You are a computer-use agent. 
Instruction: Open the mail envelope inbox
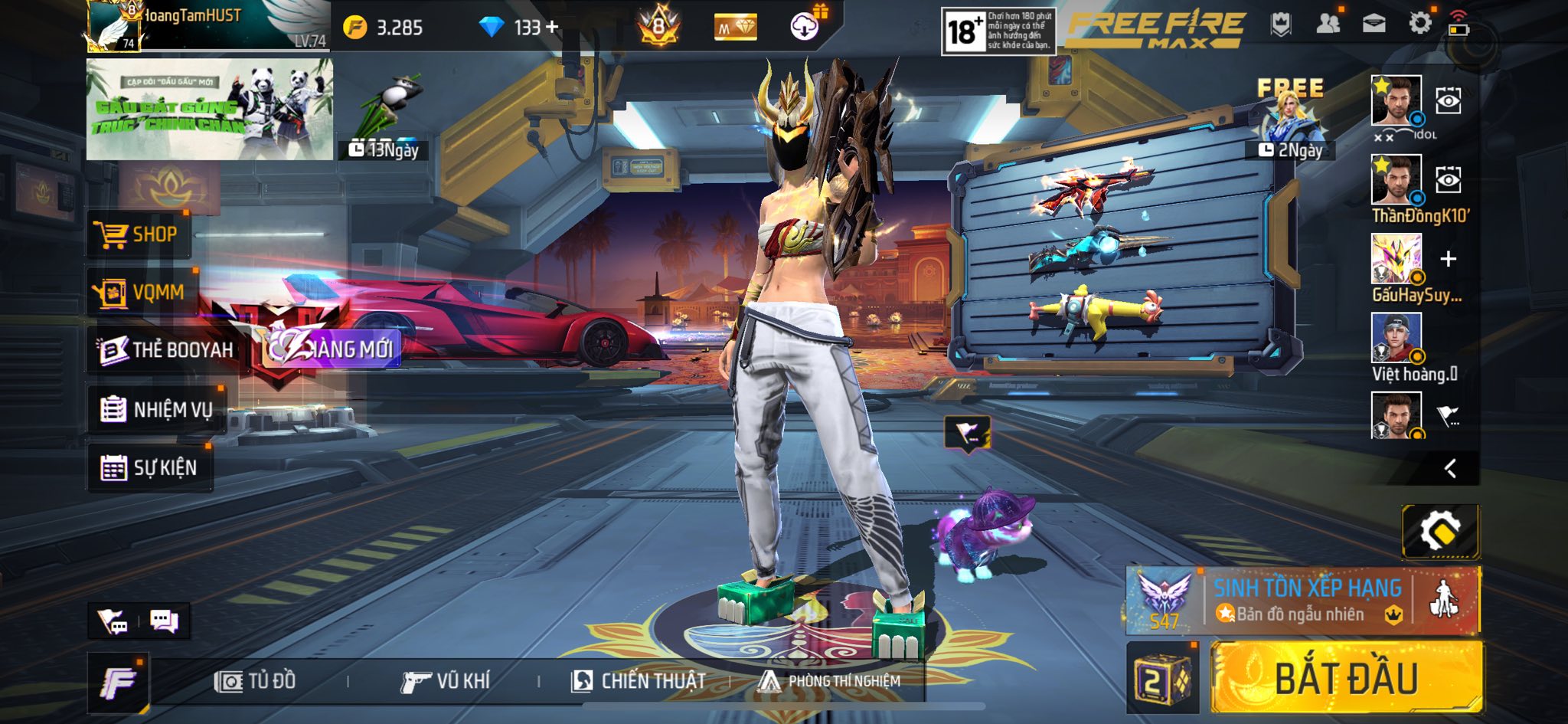[x=1374, y=24]
